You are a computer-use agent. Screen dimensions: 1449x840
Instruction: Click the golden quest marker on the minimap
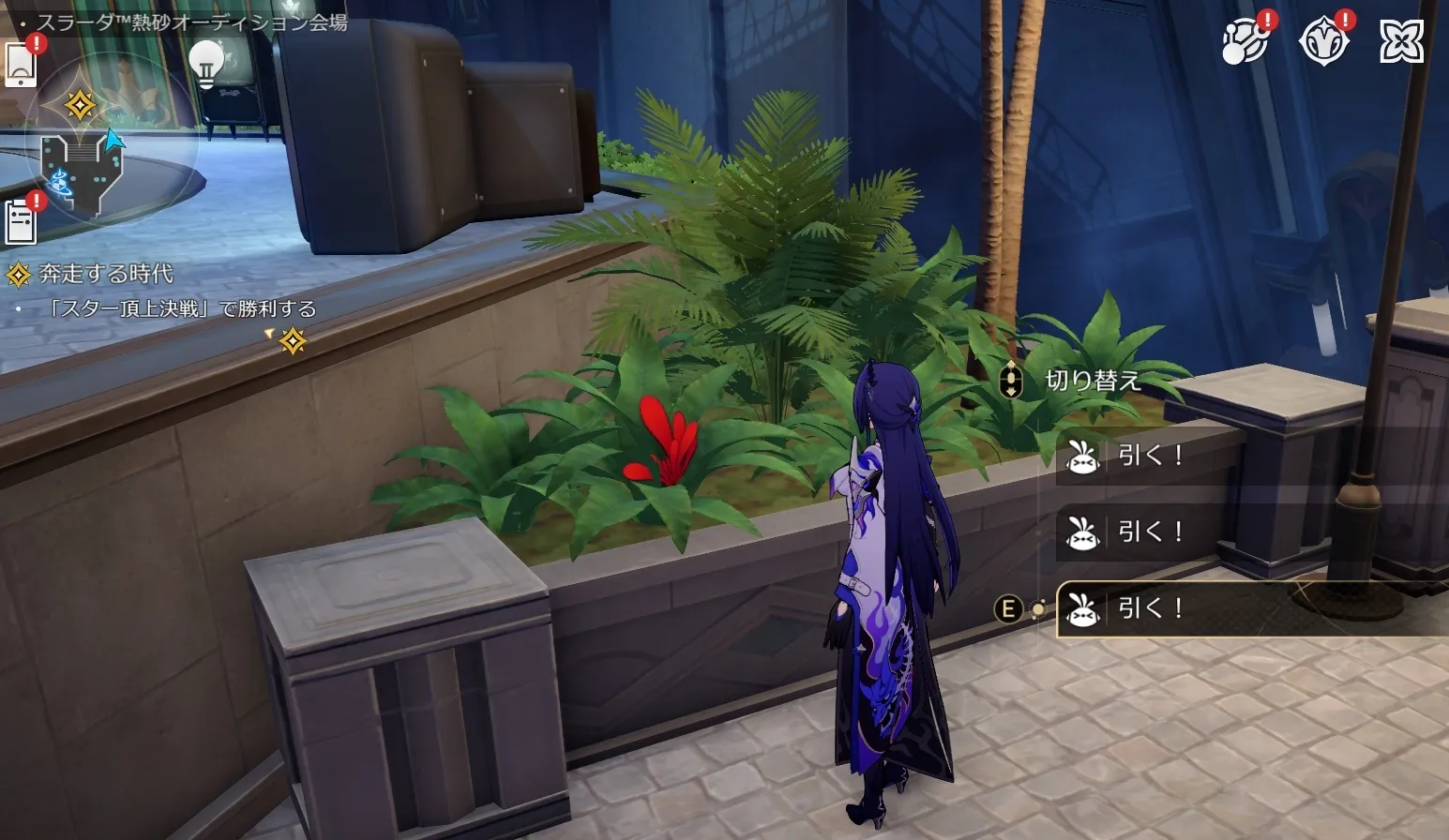(x=80, y=104)
